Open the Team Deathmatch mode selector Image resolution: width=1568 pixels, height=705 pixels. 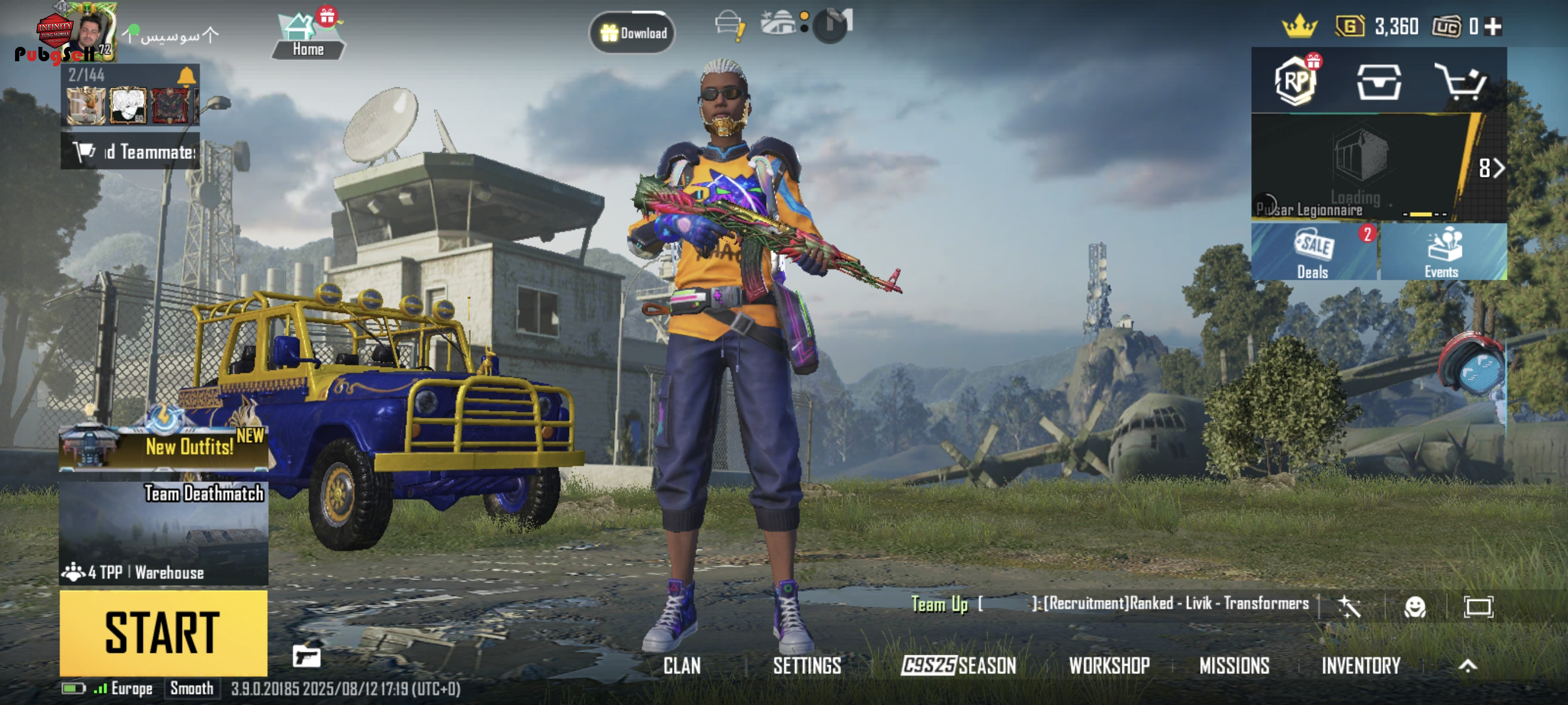(x=163, y=533)
